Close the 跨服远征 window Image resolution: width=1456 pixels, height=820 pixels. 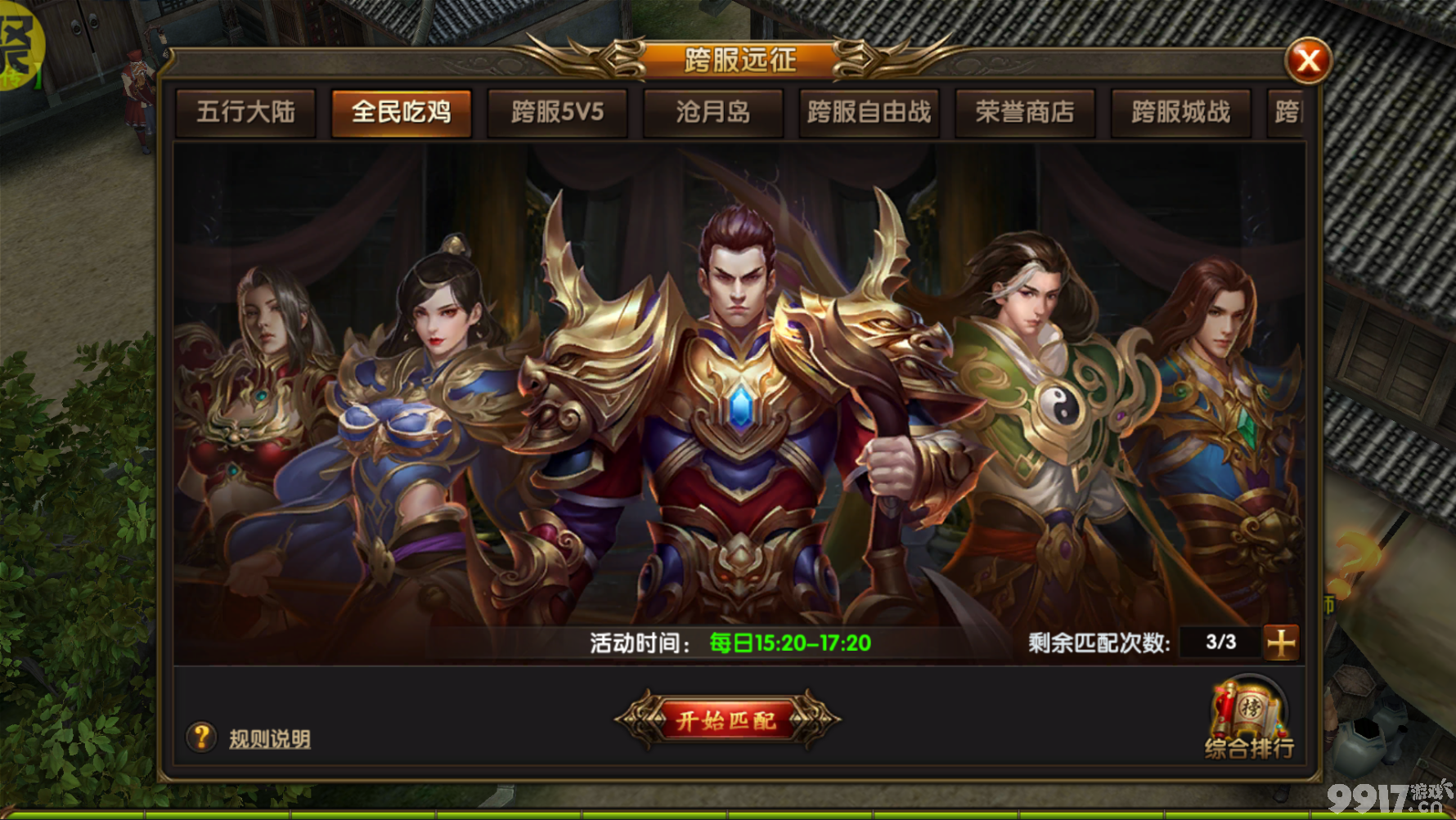pyautogui.click(x=1310, y=59)
